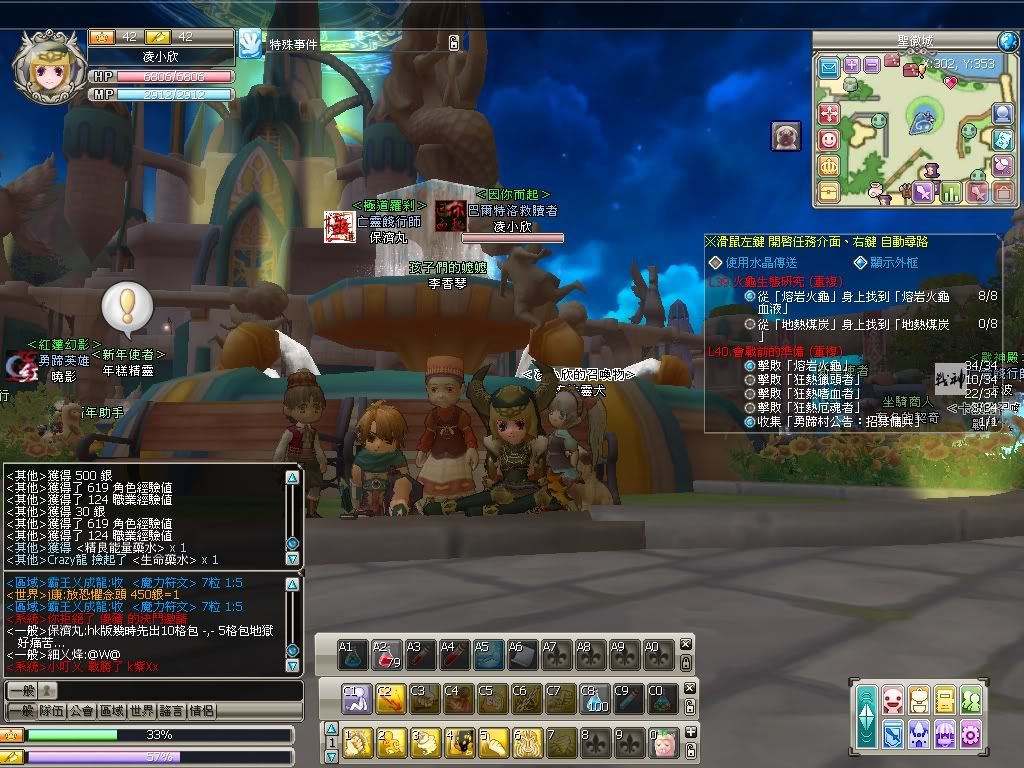Viewport: 1024px width, 768px height.
Task: Open the sword and shield skills menu
Action: point(893,734)
